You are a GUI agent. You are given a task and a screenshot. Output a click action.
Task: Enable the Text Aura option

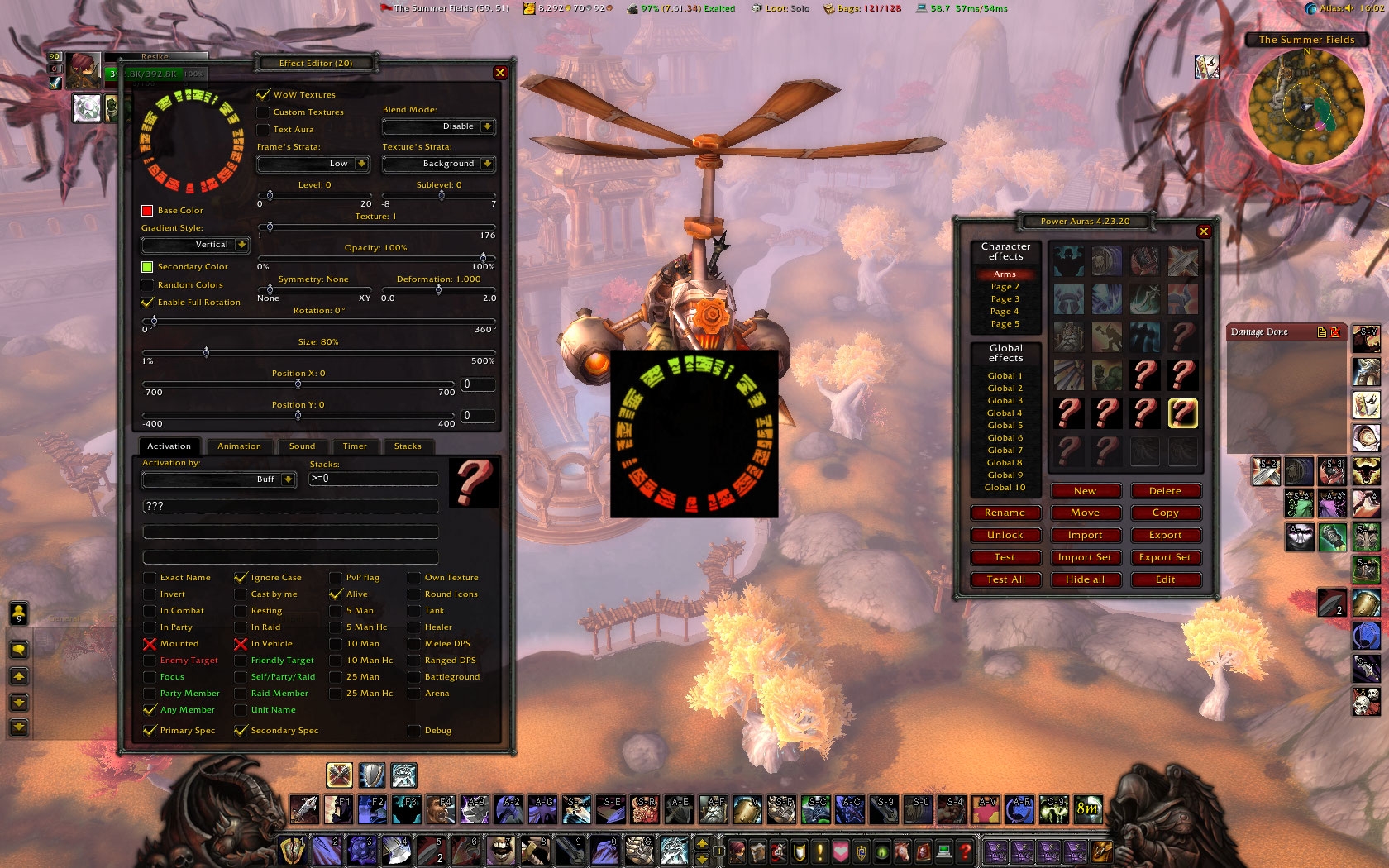tap(264, 130)
